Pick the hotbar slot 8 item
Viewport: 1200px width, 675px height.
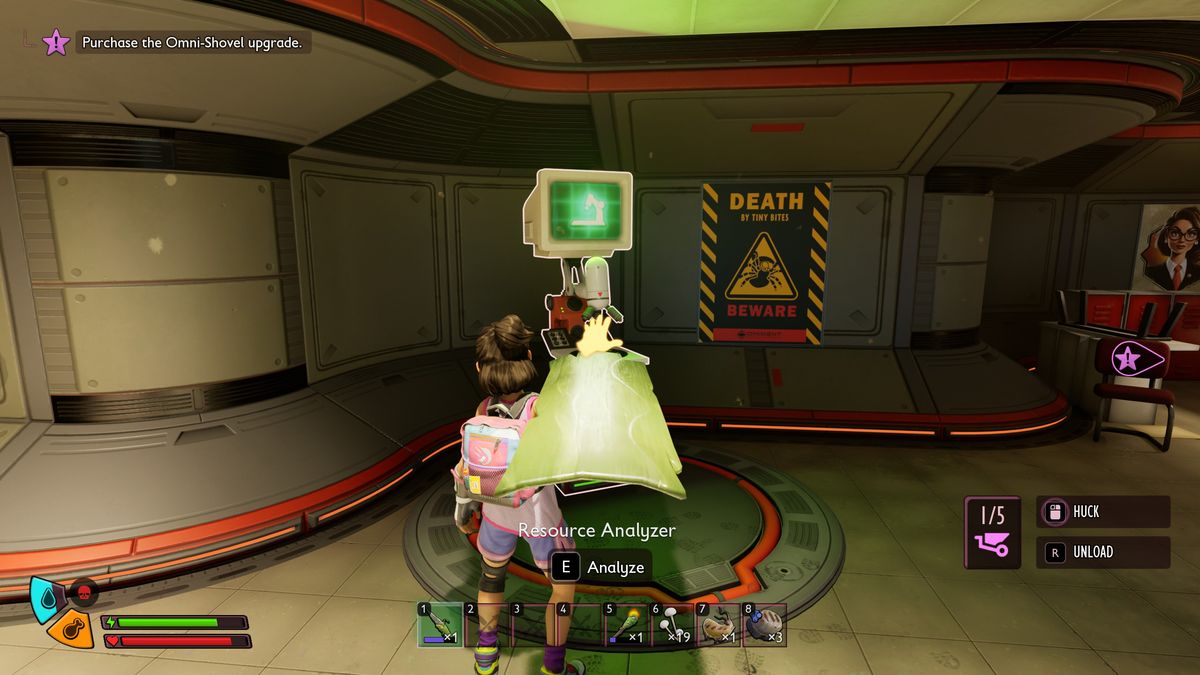pyautogui.click(x=765, y=625)
